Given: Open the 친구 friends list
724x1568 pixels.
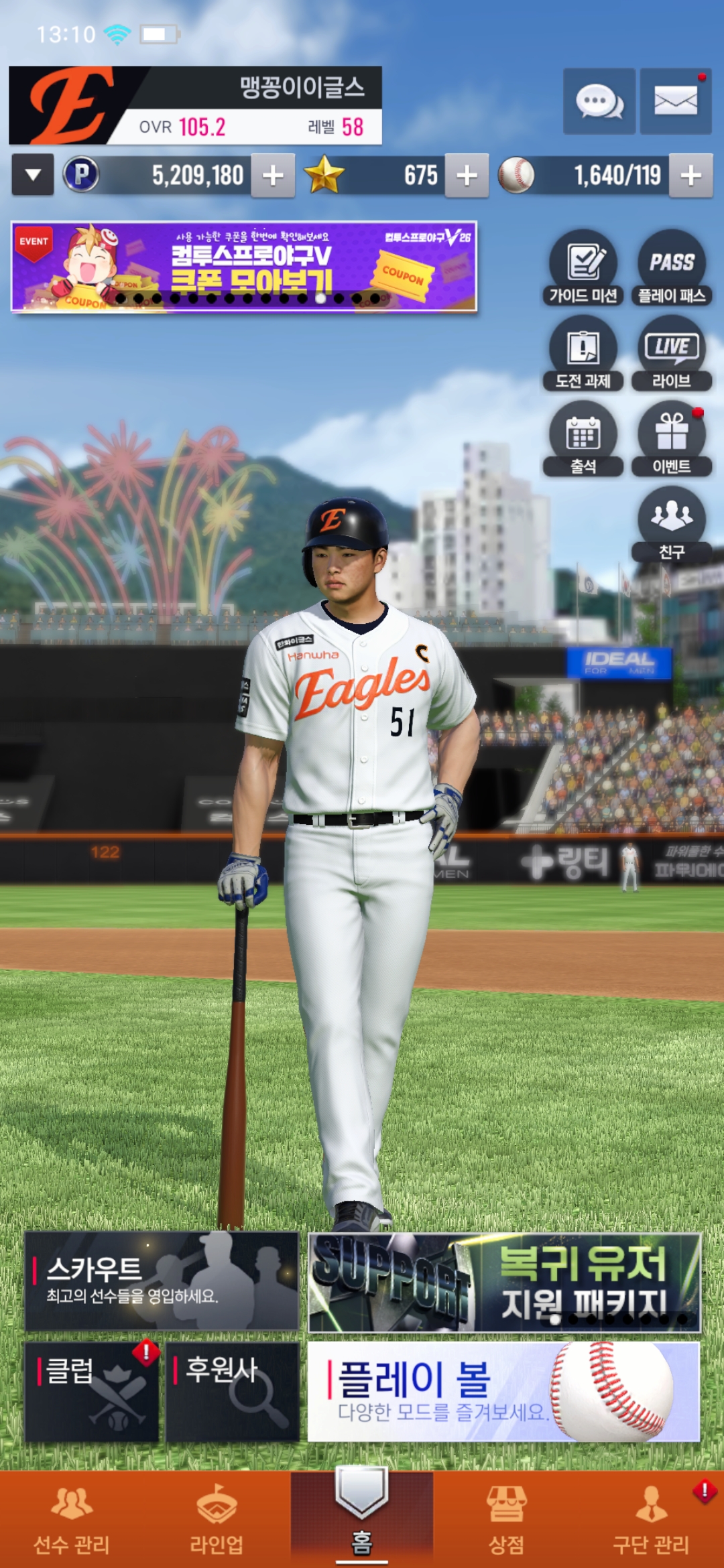Looking at the screenshot, I should click(672, 524).
